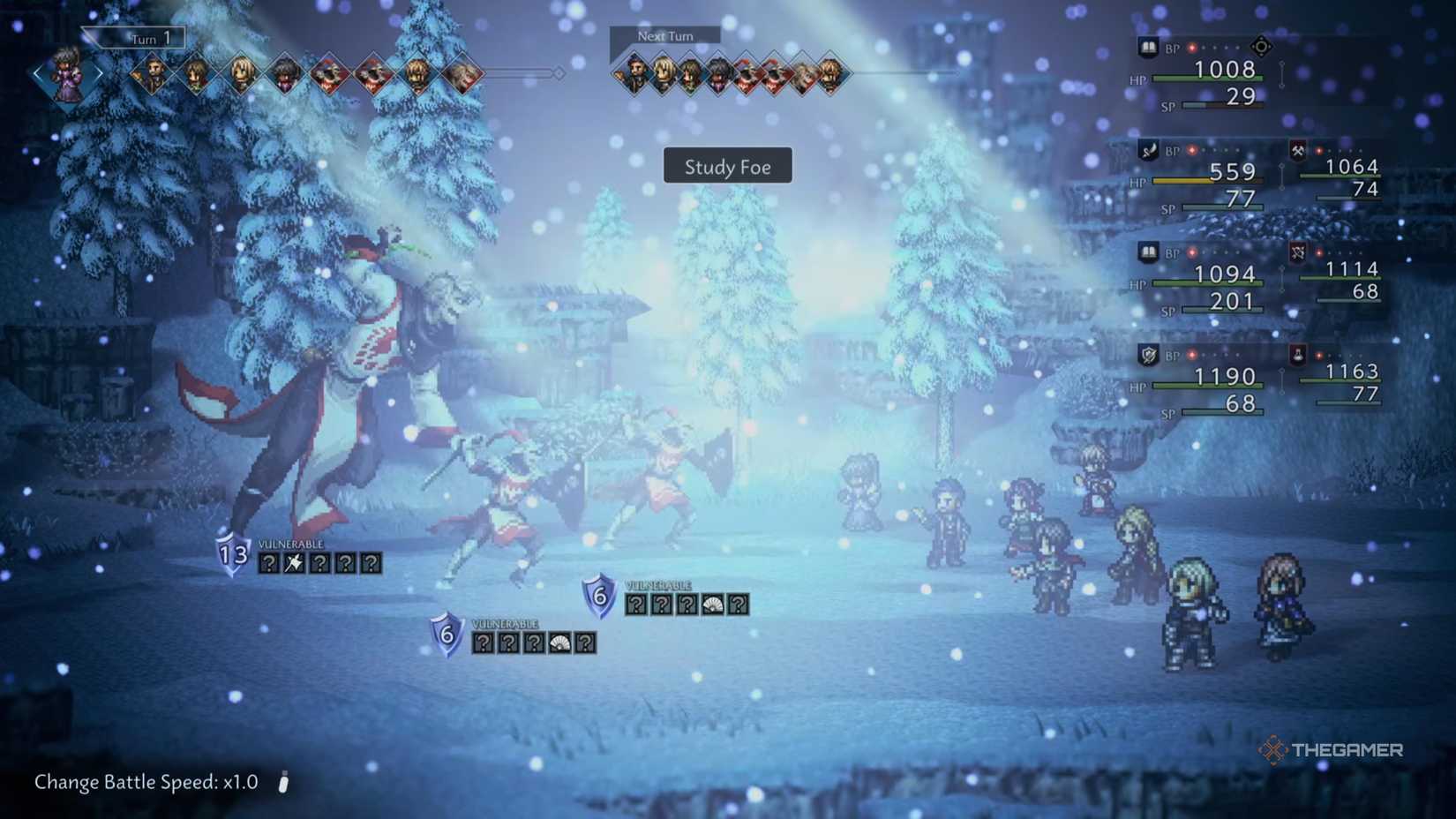
Task: Click the crossed-fans Dancer job icon
Action: point(1297,253)
